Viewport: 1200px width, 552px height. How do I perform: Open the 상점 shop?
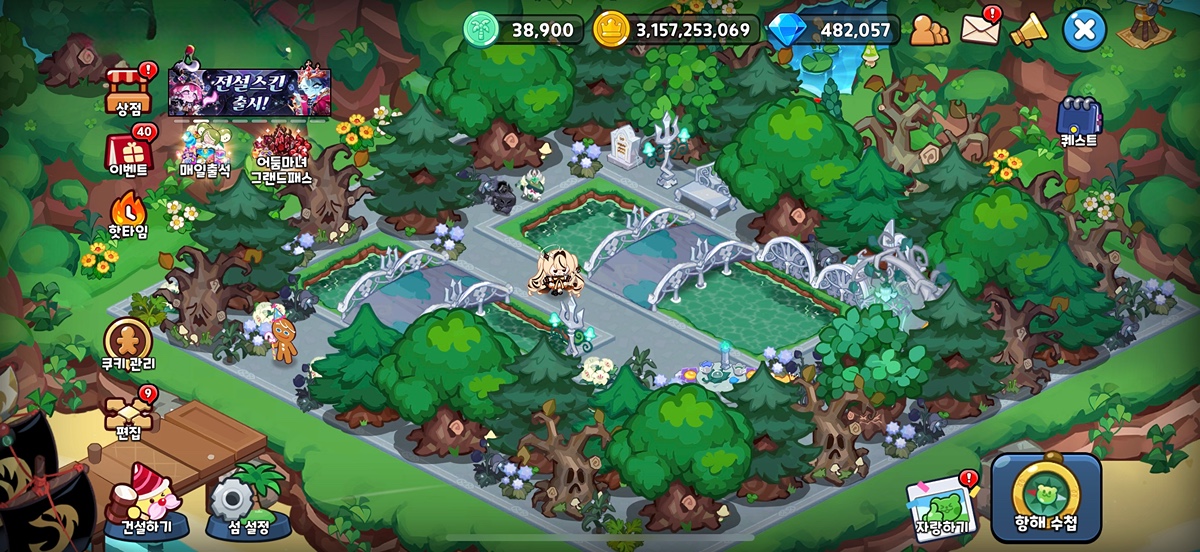click(129, 87)
